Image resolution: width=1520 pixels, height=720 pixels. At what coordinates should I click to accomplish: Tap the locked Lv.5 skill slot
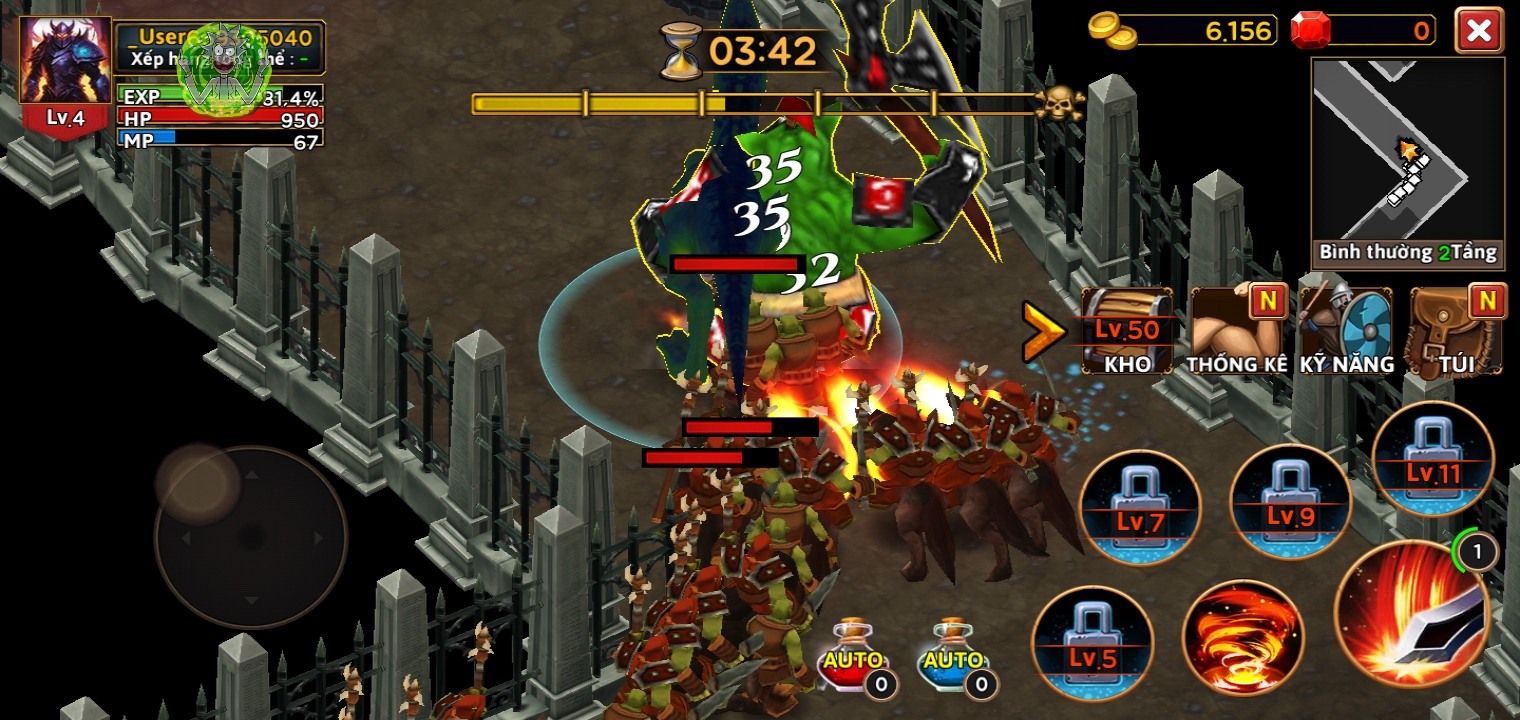(x=1093, y=645)
